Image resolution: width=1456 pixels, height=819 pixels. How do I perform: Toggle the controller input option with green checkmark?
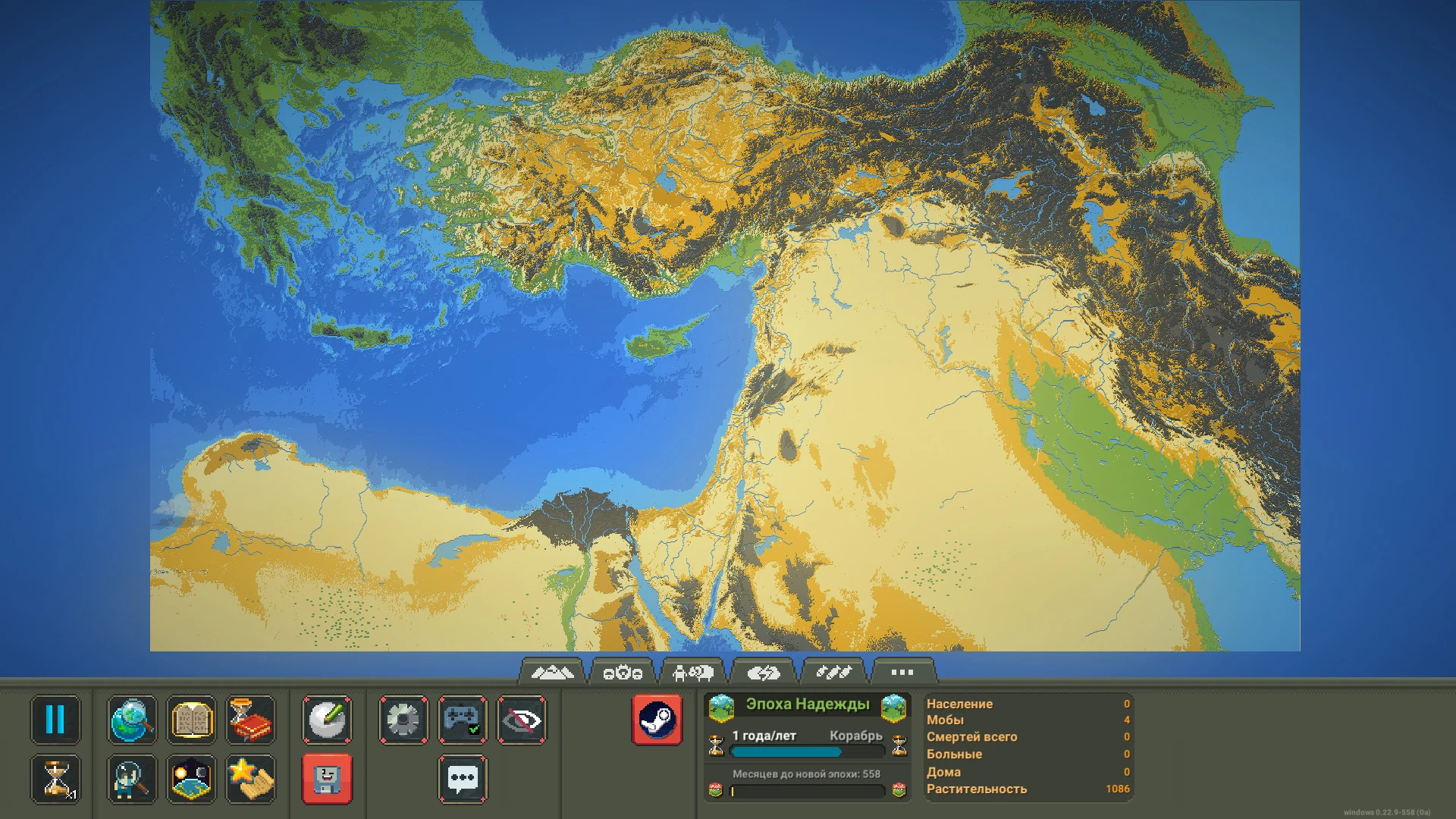tap(462, 720)
